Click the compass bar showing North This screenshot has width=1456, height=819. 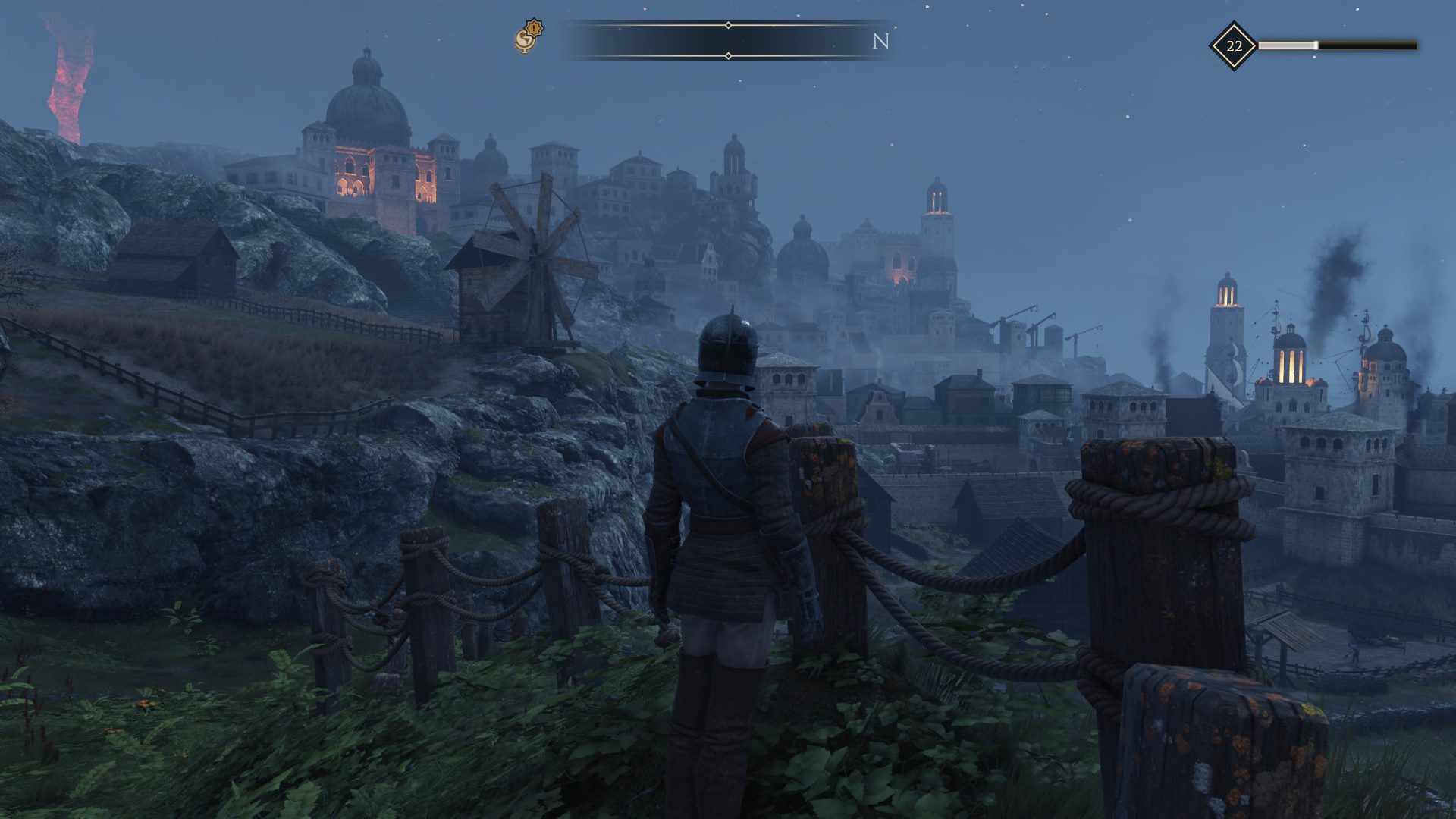coord(727,41)
